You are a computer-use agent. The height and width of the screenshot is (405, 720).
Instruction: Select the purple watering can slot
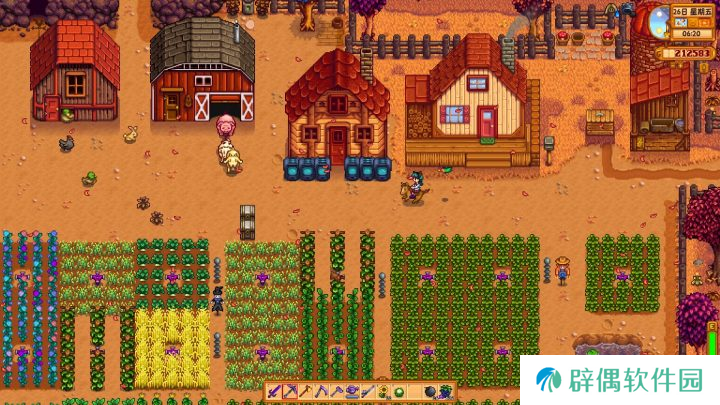352,392
